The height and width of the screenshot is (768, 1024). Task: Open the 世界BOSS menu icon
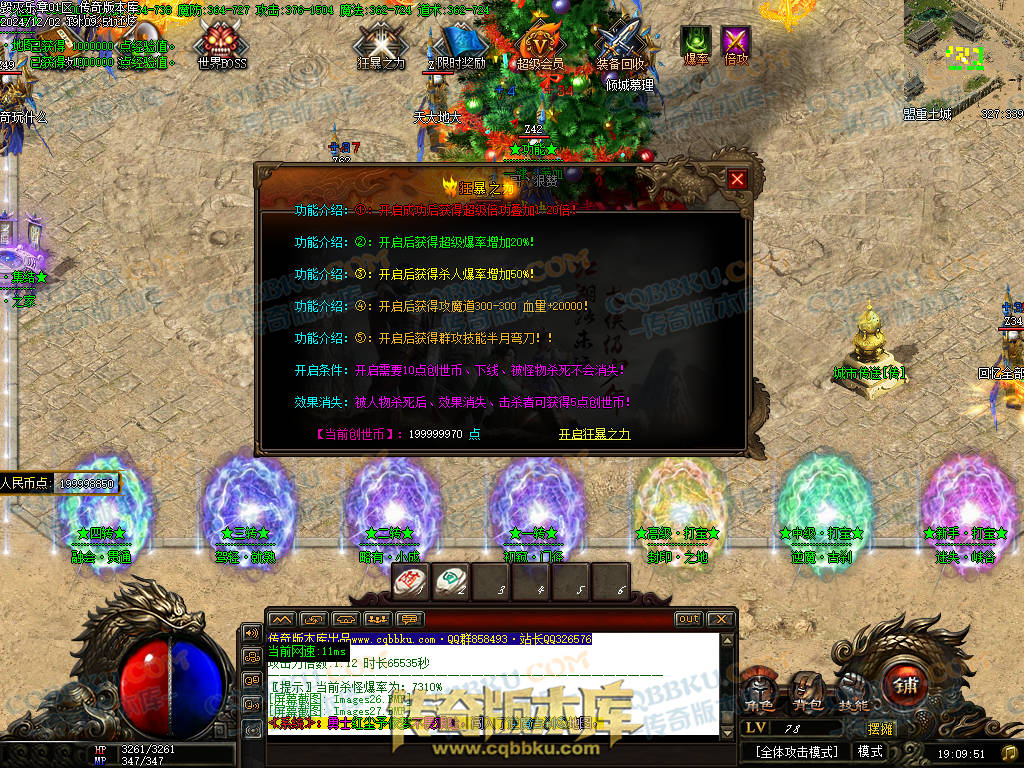coord(220,43)
